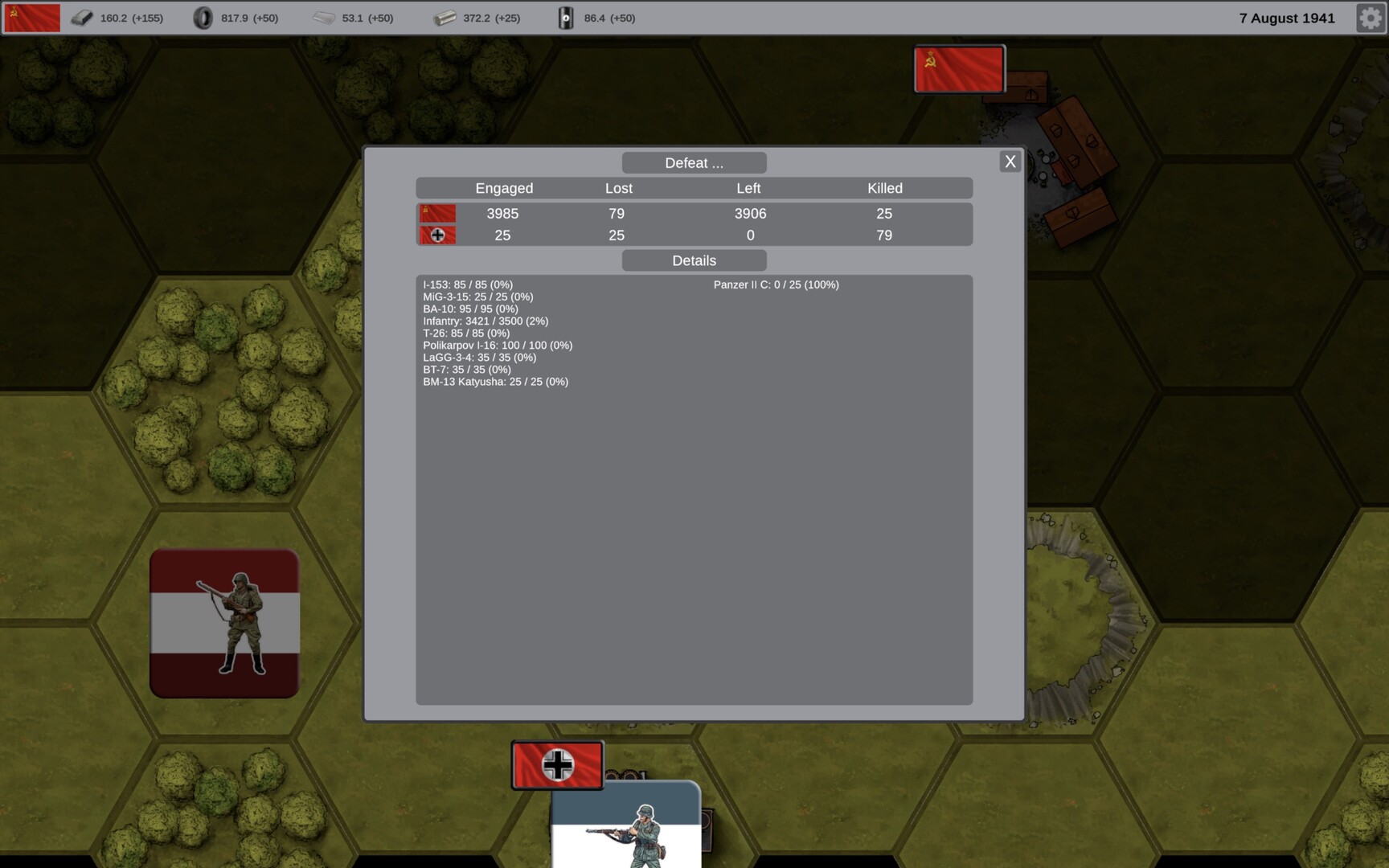The image size is (1389, 868).
Task: Click the steel resource icon
Action: (x=81, y=17)
